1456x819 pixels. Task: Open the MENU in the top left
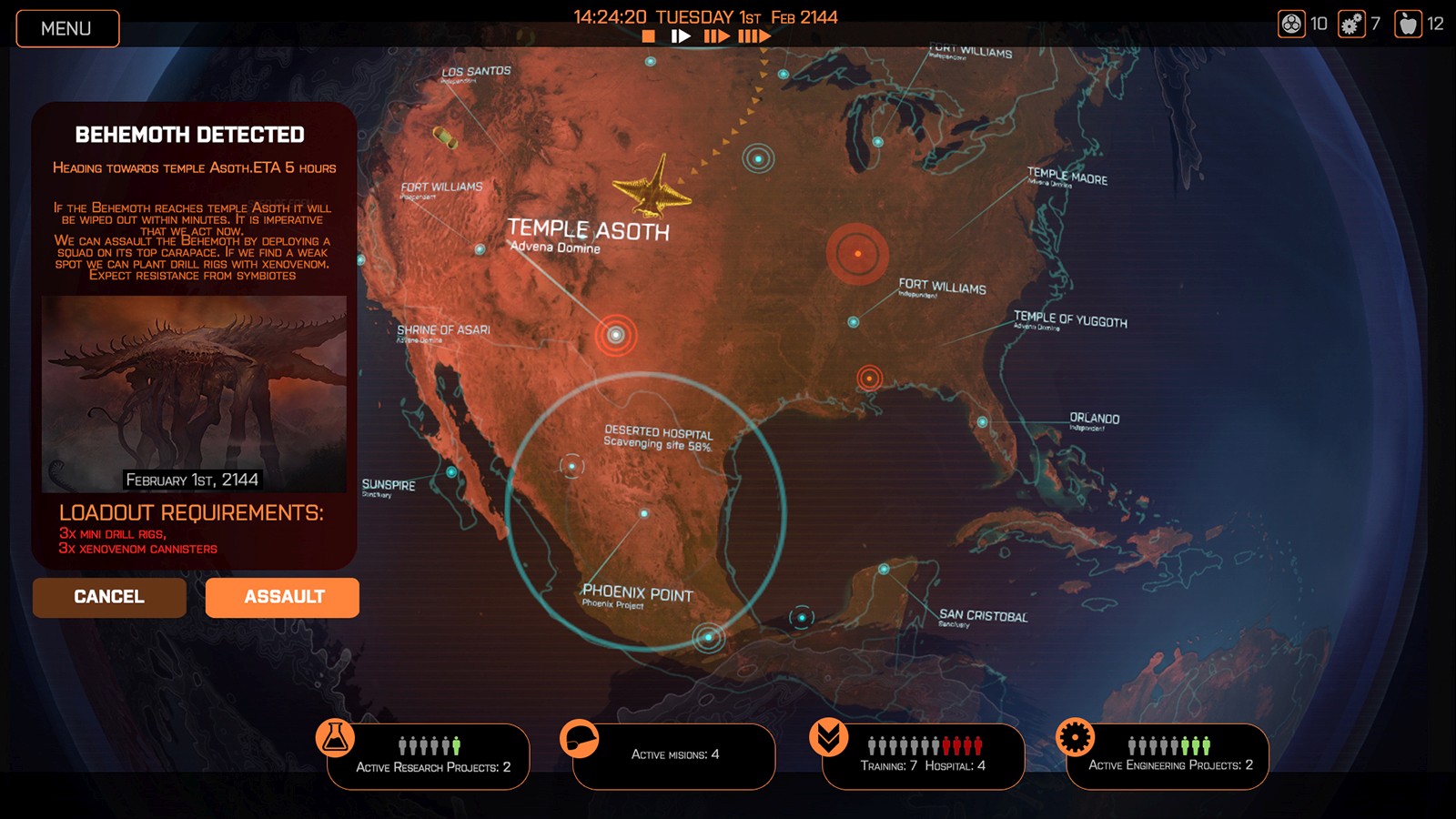67,28
